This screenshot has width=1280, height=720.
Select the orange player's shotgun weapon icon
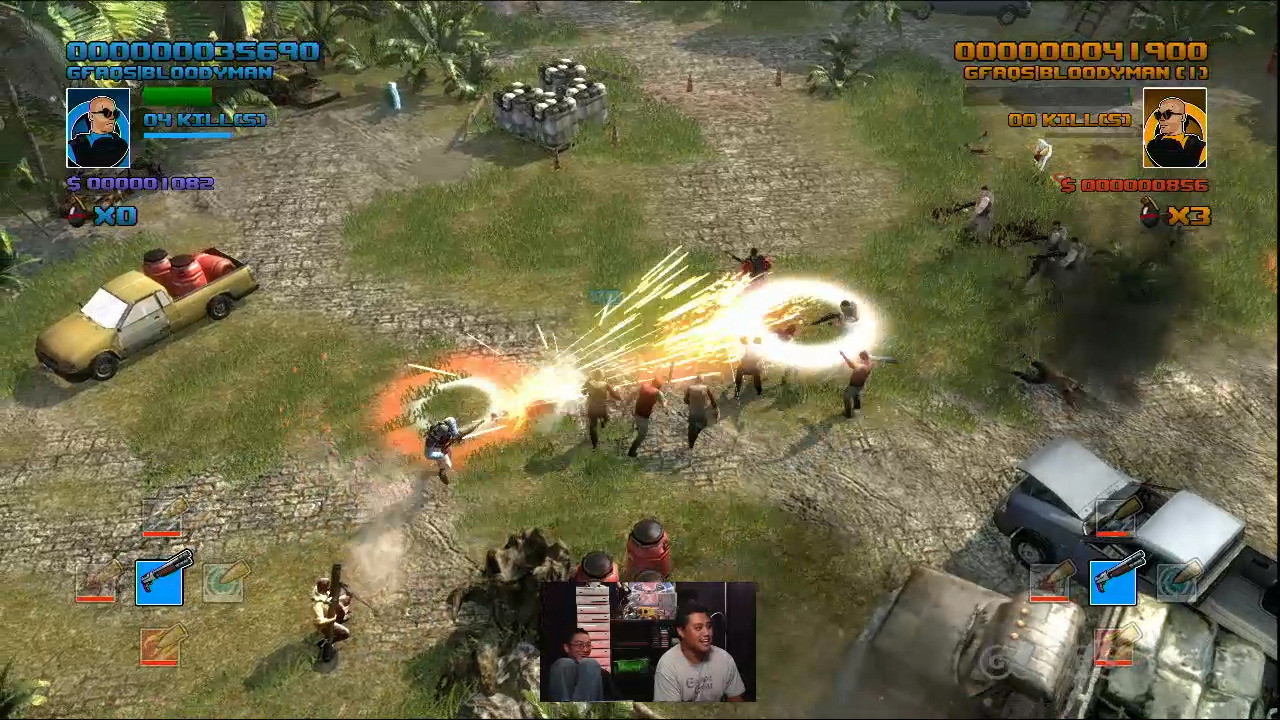[x=1114, y=581]
